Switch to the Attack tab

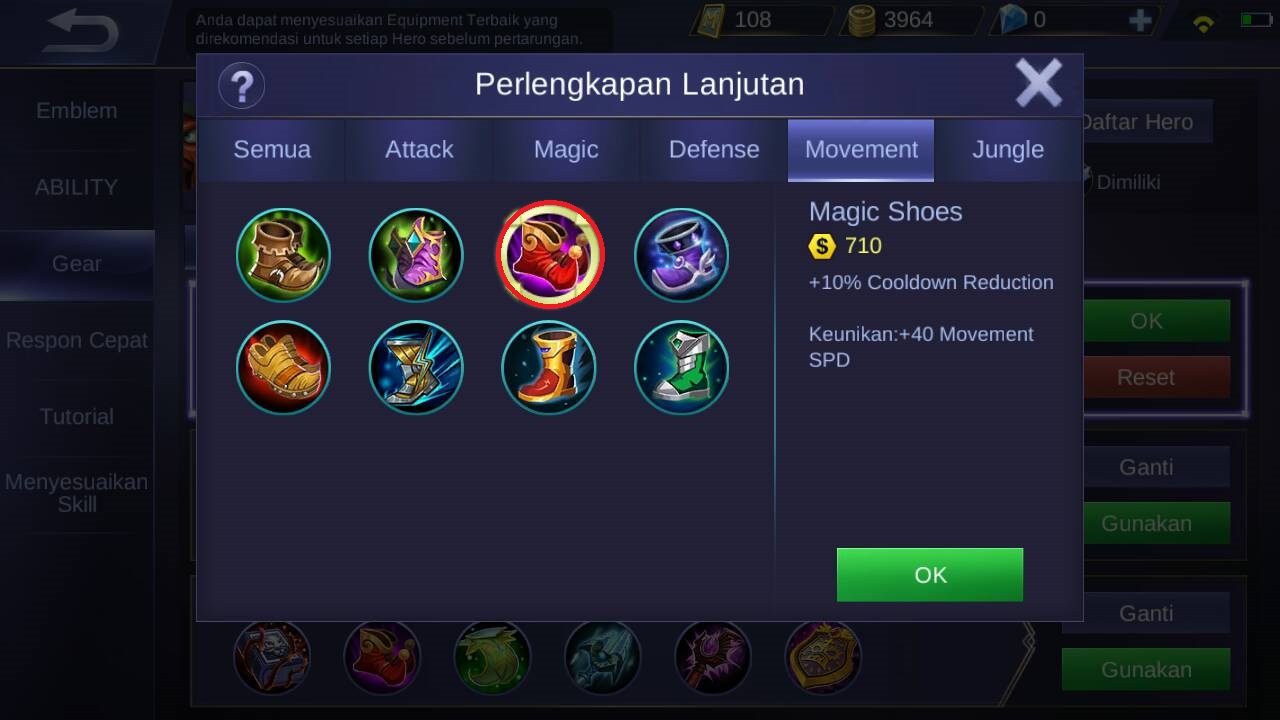419,150
